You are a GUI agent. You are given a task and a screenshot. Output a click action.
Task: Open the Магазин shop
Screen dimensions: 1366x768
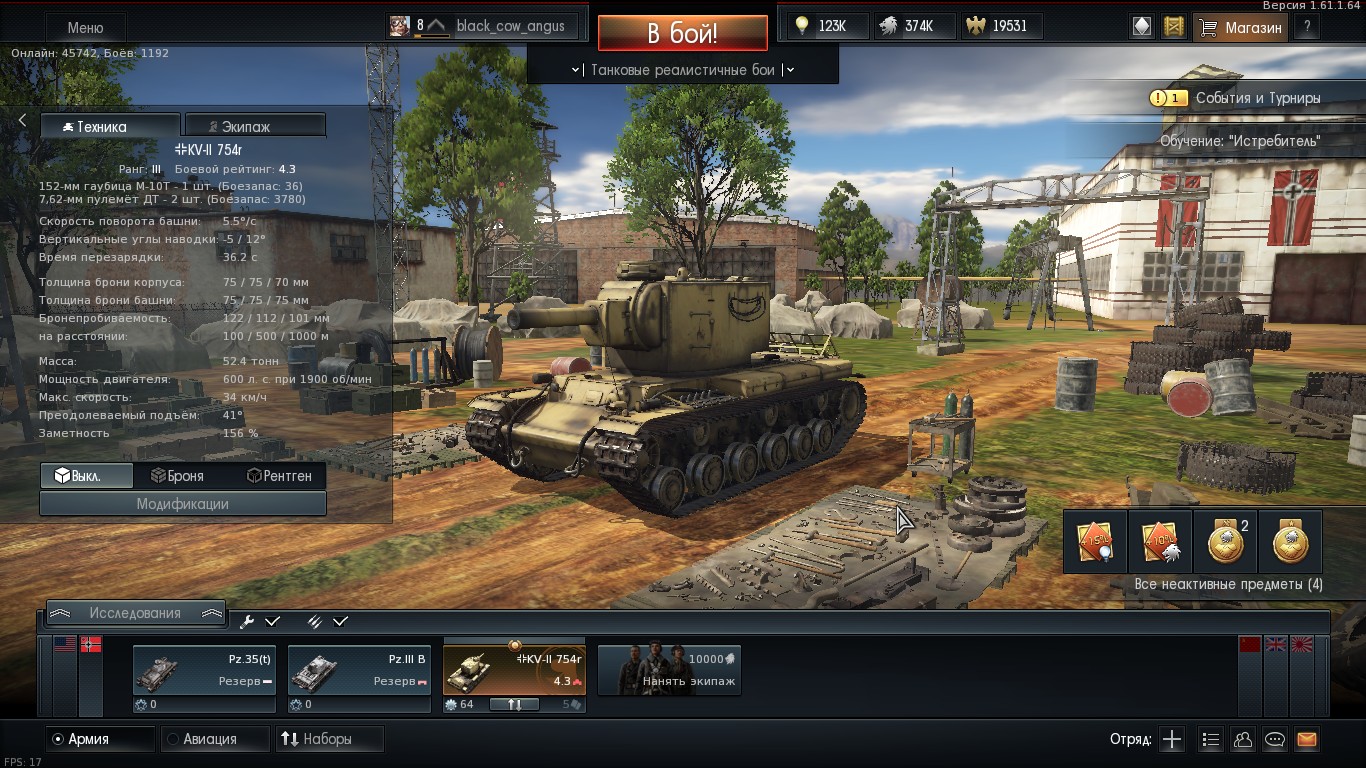1243,28
